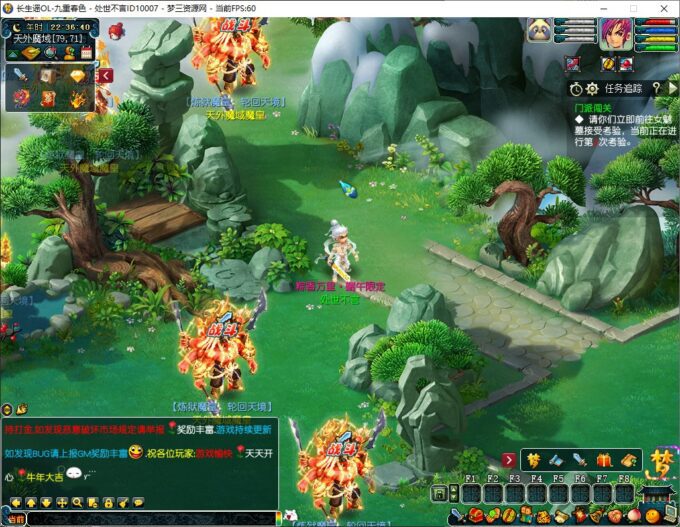Open the player character portrait
This screenshot has width=680, height=527.
tap(615, 34)
